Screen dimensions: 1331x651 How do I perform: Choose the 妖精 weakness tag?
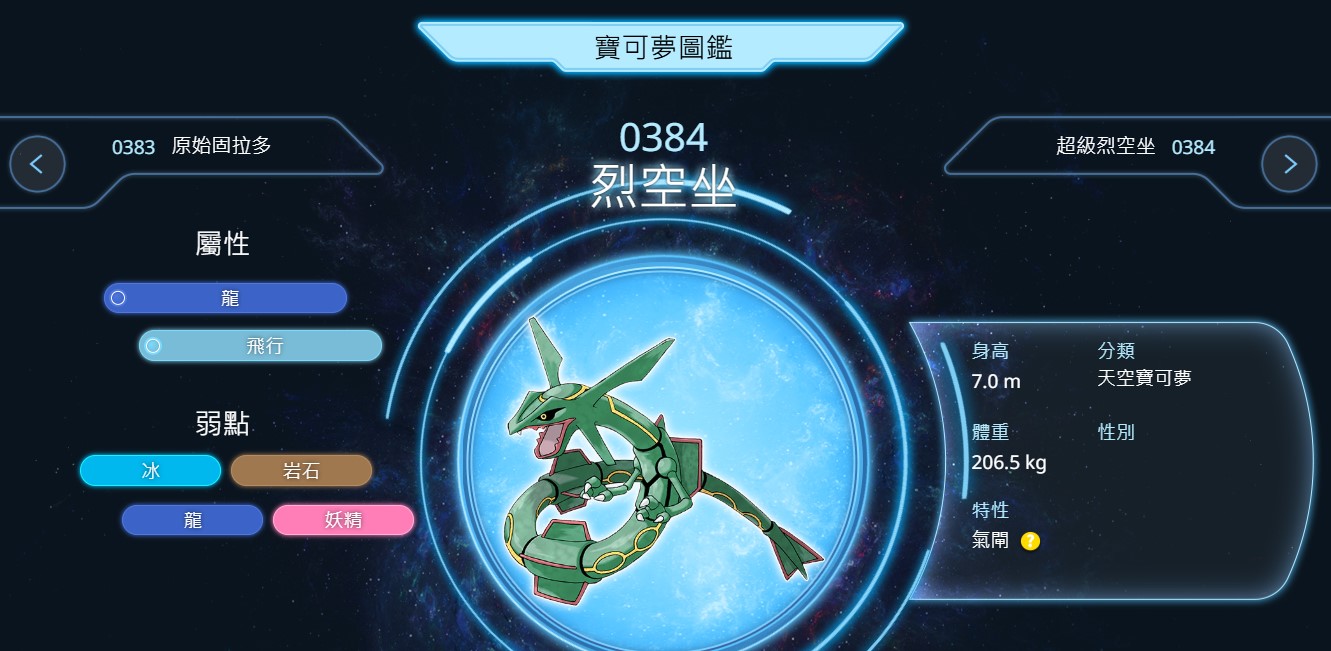click(x=343, y=520)
